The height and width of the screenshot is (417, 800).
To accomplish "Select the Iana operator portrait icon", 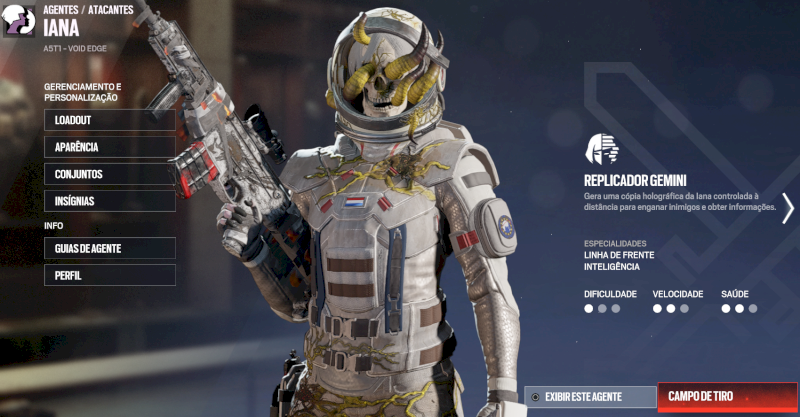I will (20, 21).
